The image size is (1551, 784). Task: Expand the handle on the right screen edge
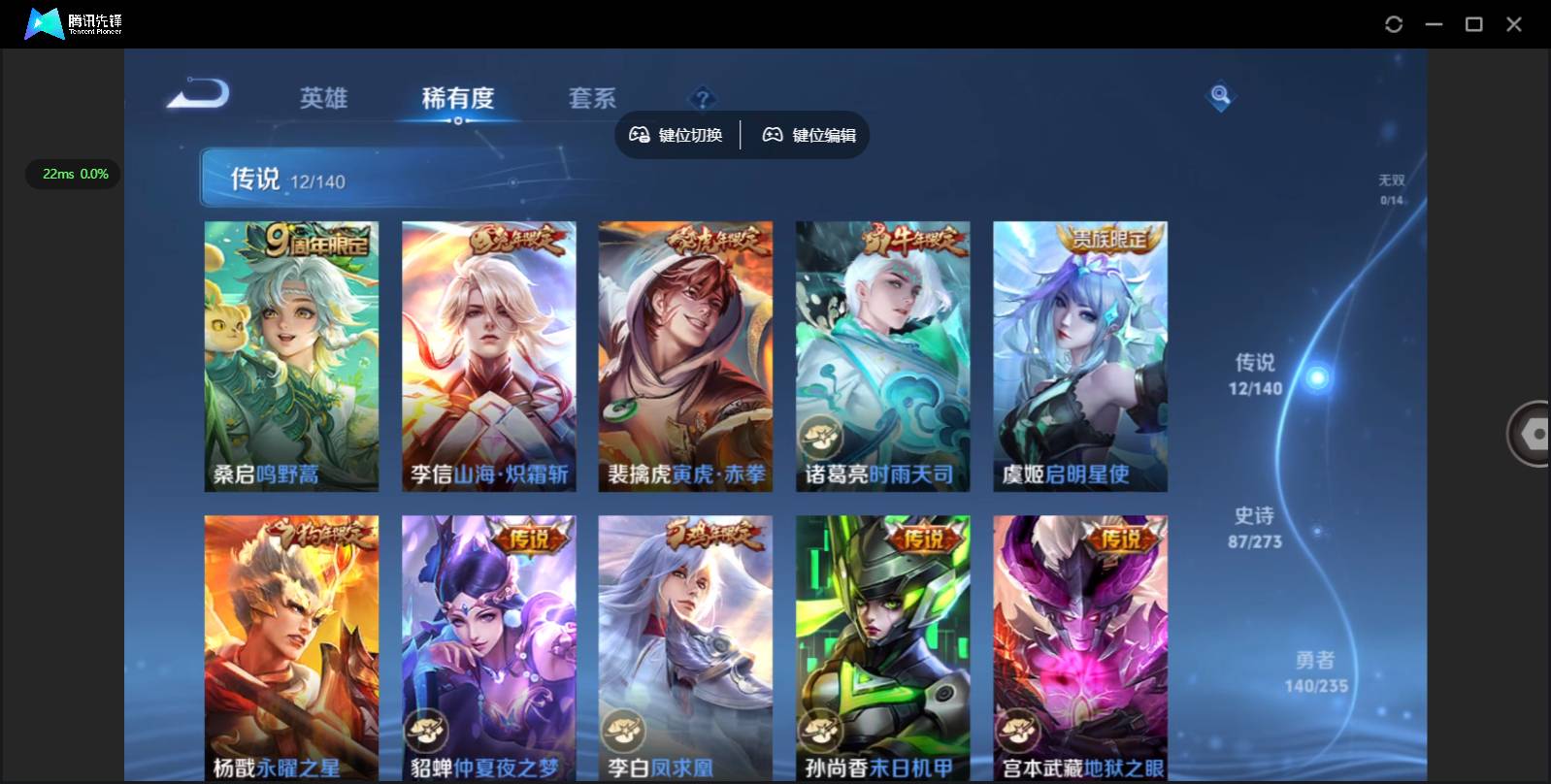coord(1534,433)
